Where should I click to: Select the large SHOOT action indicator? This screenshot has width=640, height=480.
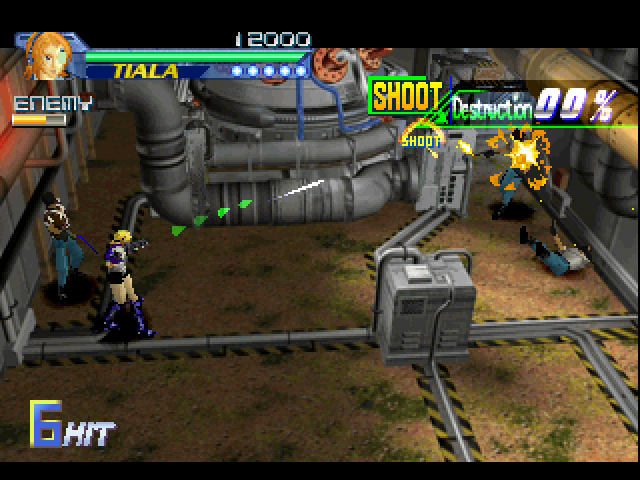click(407, 97)
